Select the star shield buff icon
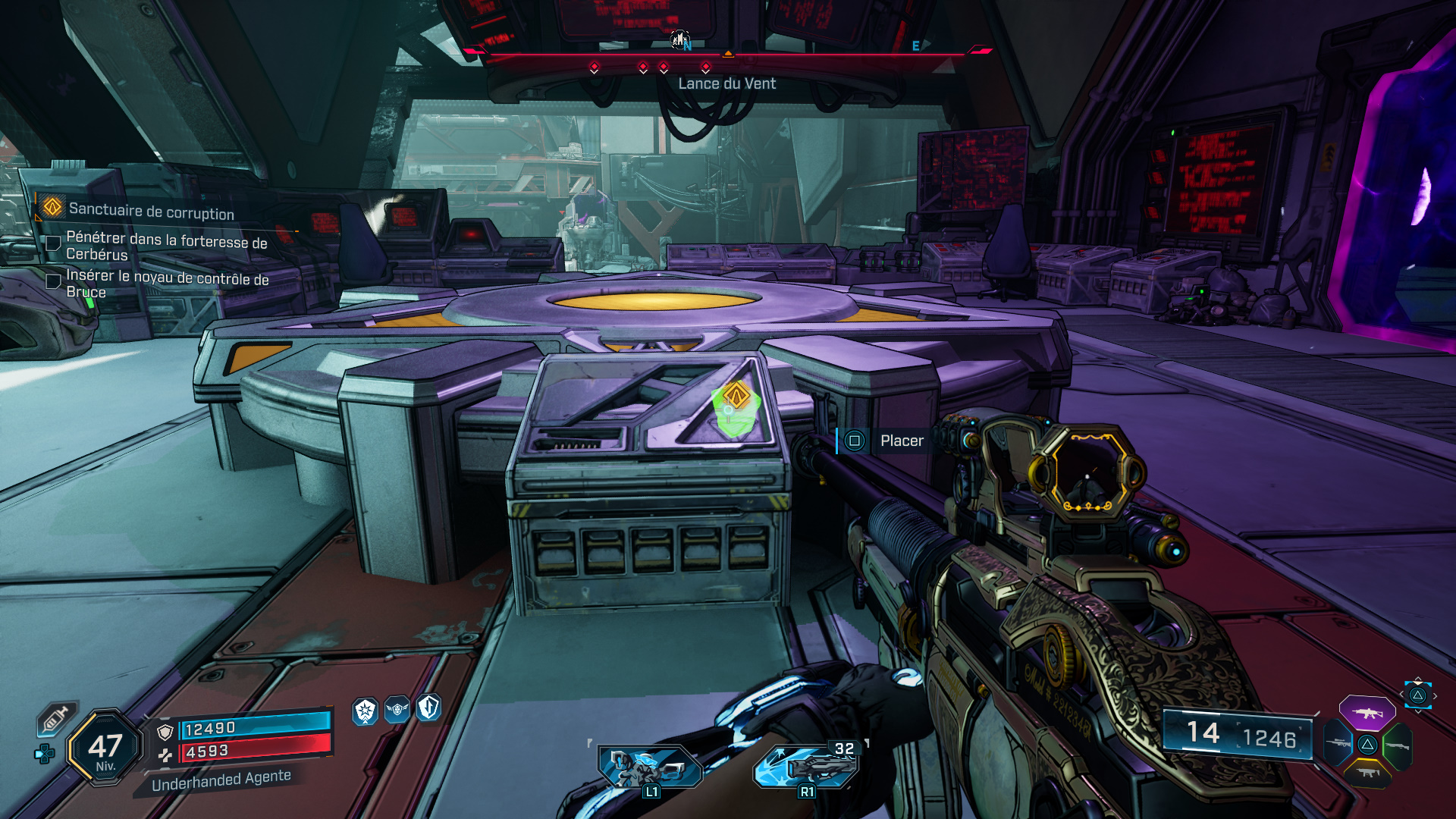This screenshot has height=819, width=1456. (366, 711)
